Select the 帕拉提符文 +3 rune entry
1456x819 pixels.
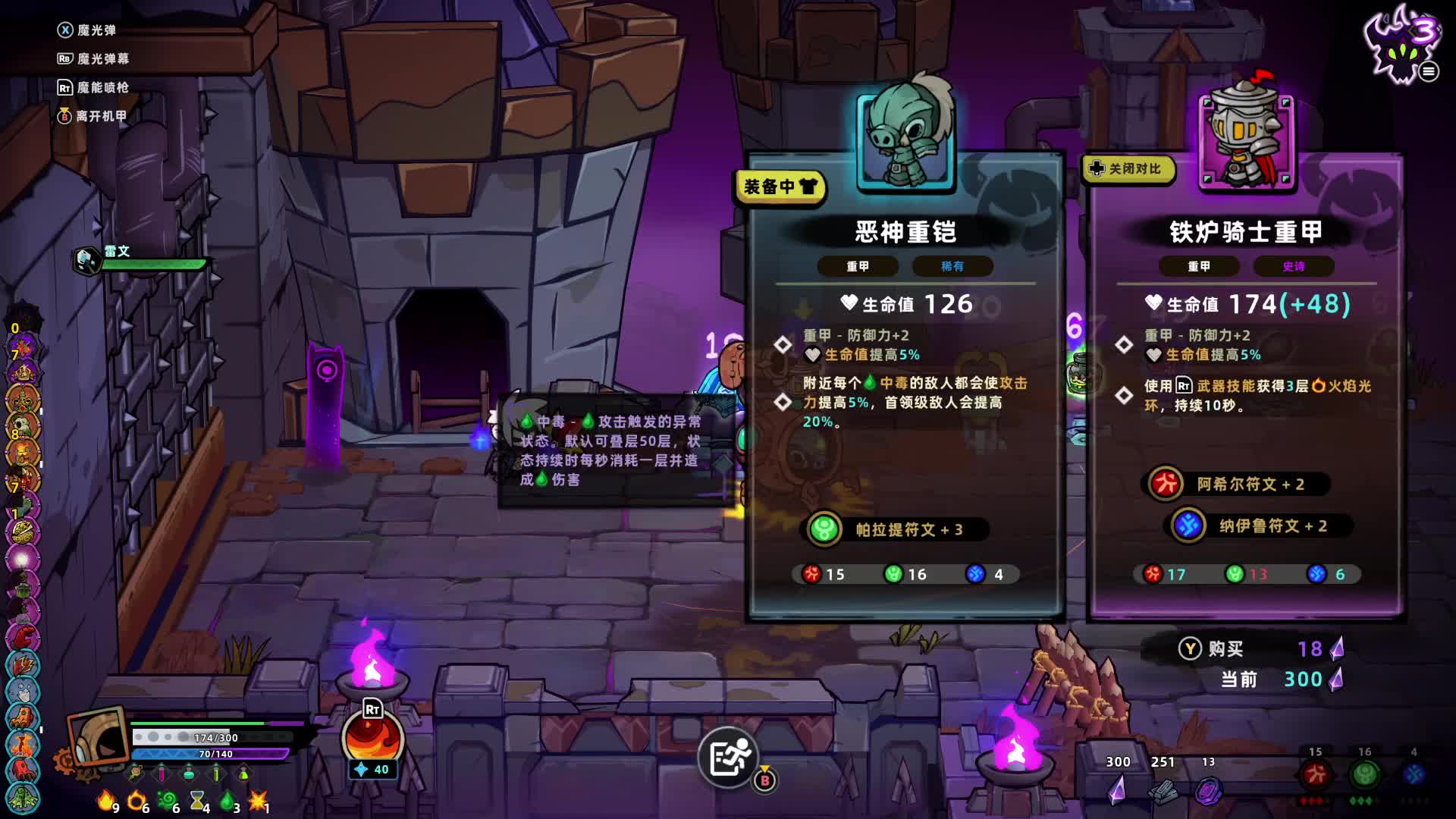point(895,529)
